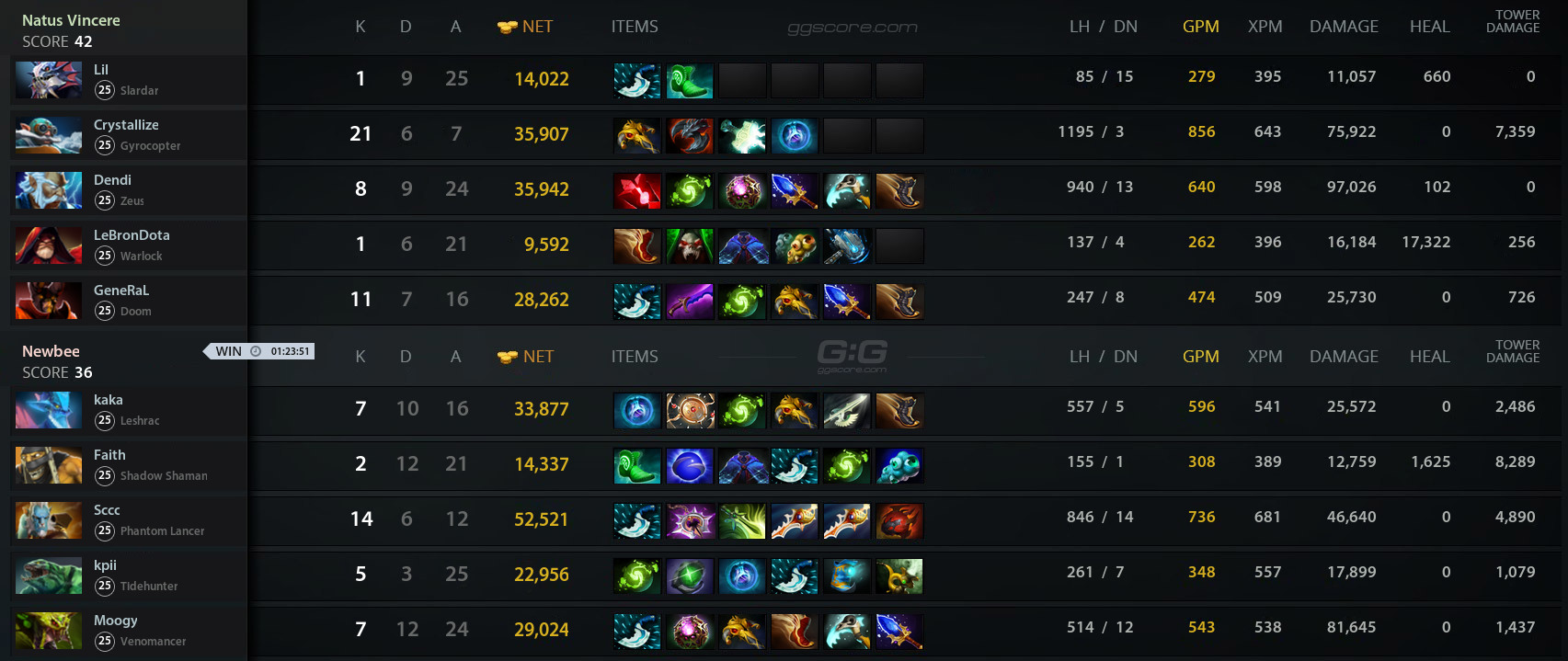Viewport: 1568px width, 661px height.
Task: Open LeBronDota player name link
Action: [132, 235]
